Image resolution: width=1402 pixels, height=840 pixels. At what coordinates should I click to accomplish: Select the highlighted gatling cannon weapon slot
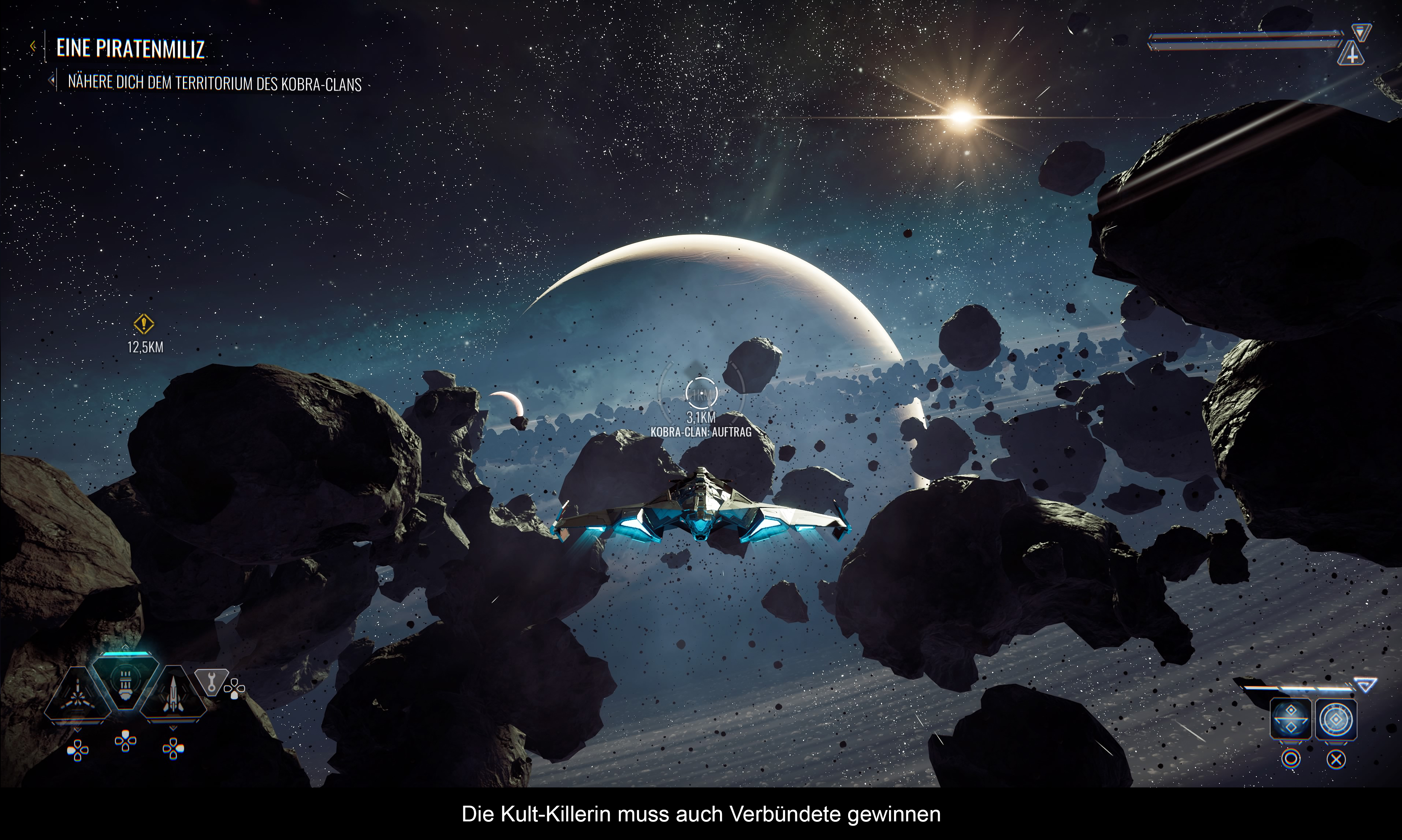[125, 680]
